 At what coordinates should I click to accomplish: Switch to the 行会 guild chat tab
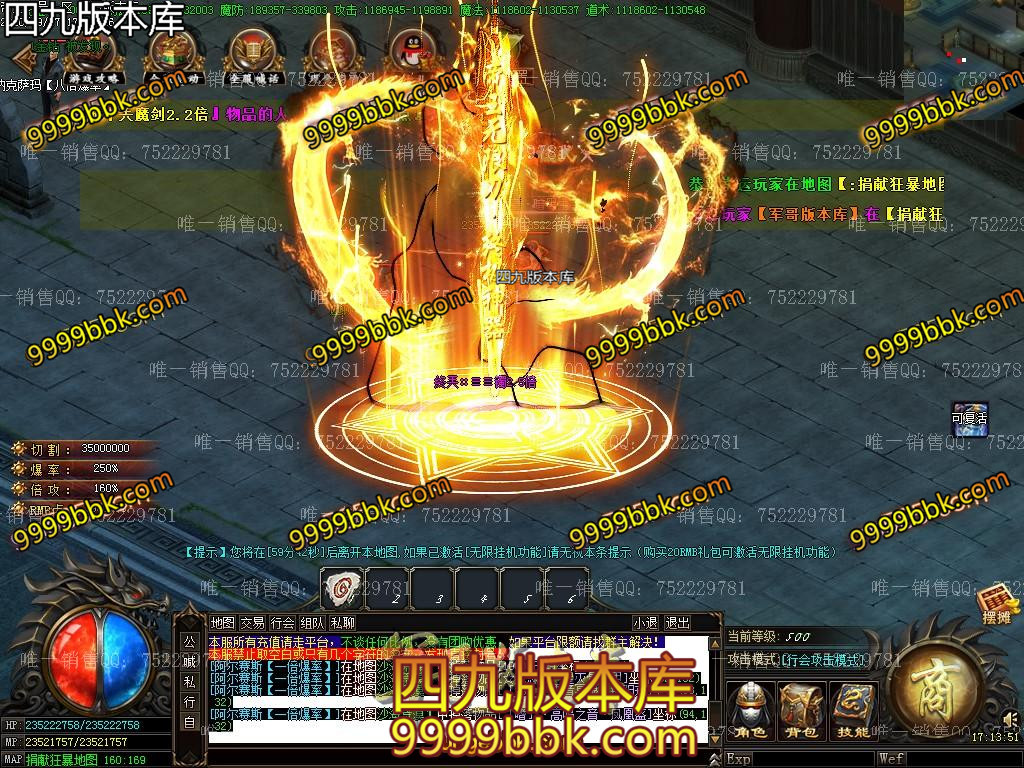click(283, 623)
